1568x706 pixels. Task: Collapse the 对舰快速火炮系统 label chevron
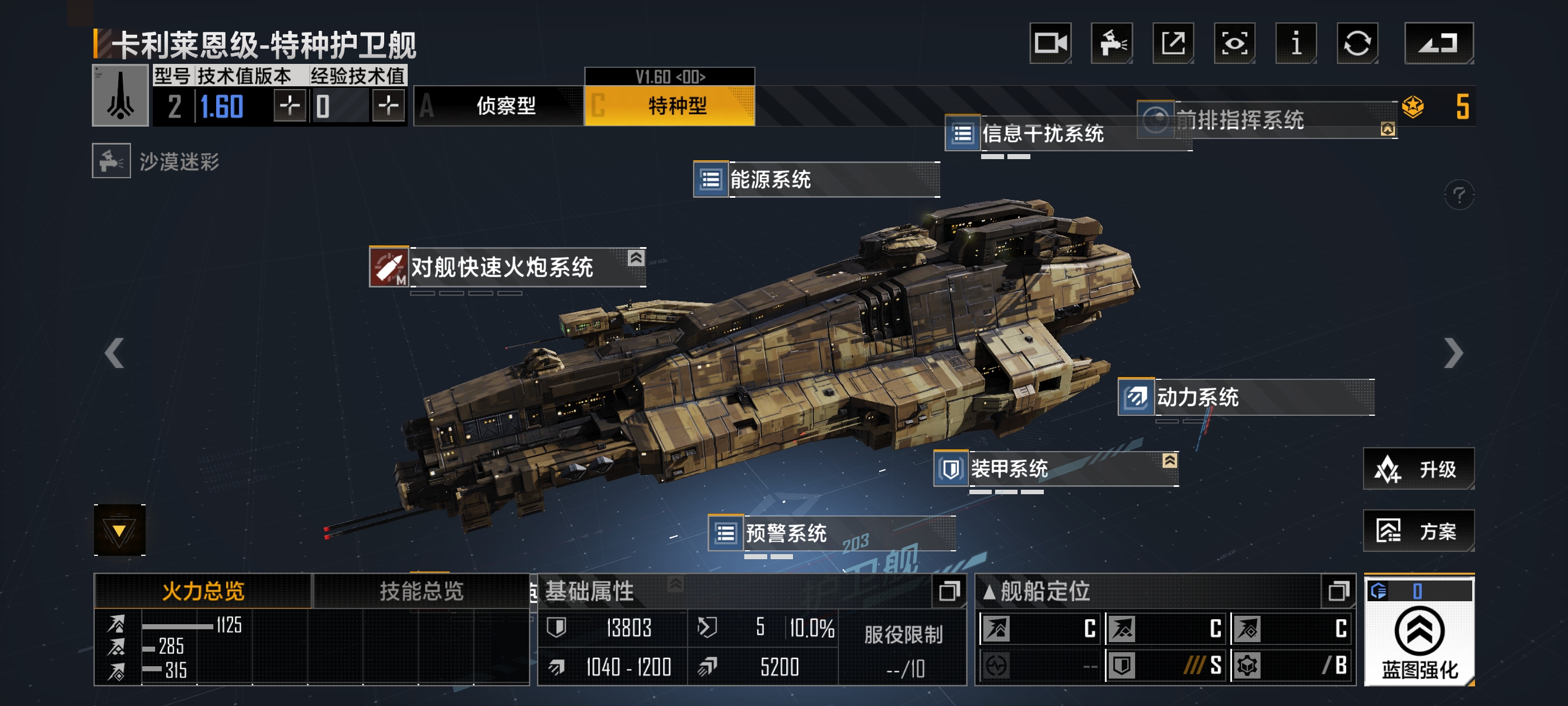(x=636, y=257)
